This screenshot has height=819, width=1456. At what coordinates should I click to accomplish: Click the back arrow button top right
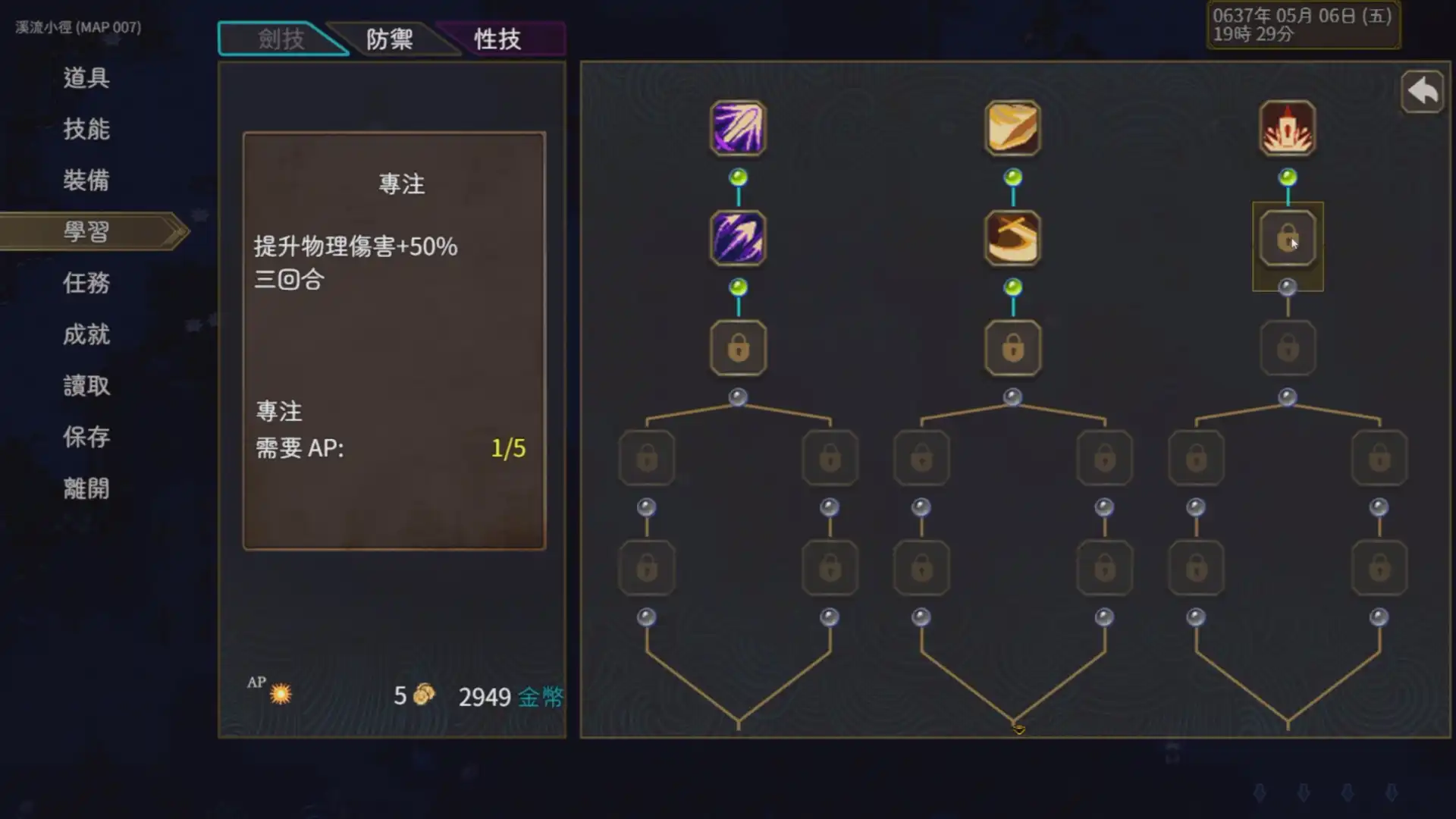point(1422,91)
